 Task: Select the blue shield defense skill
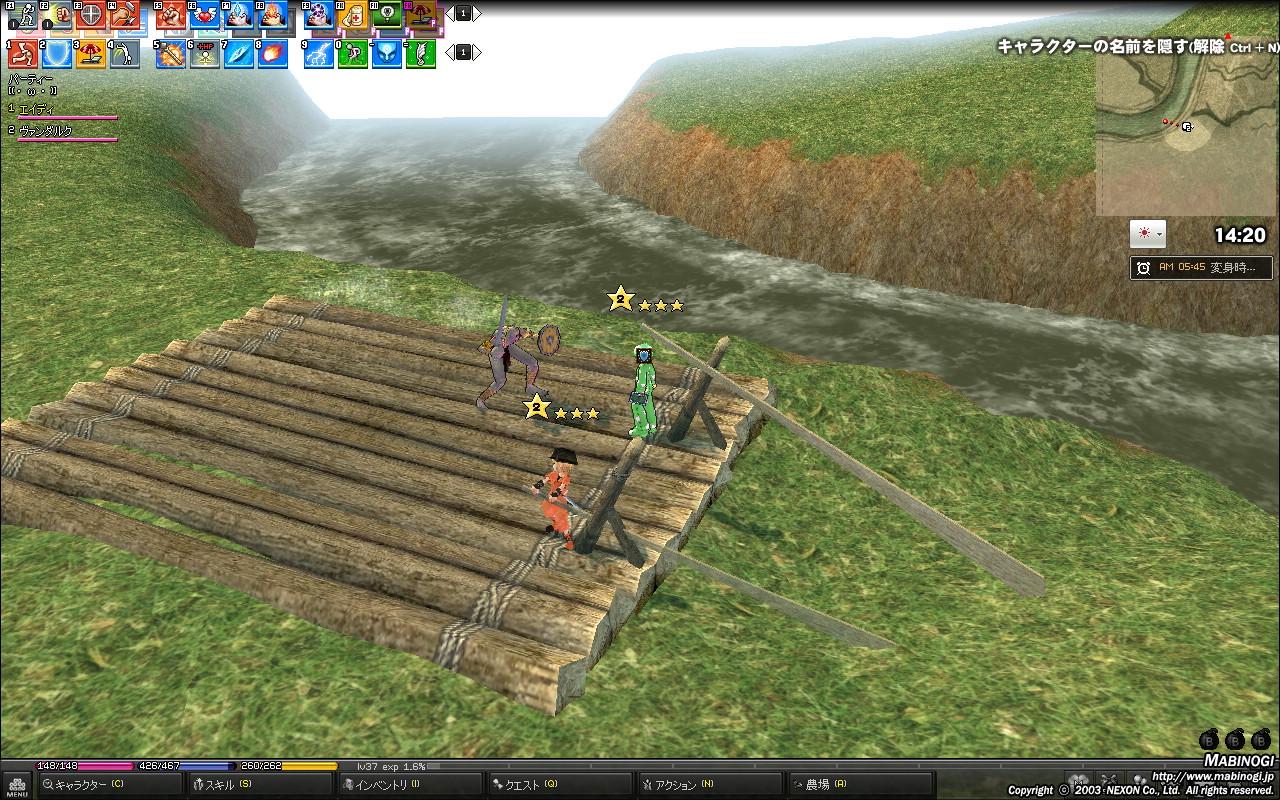coord(57,53)
